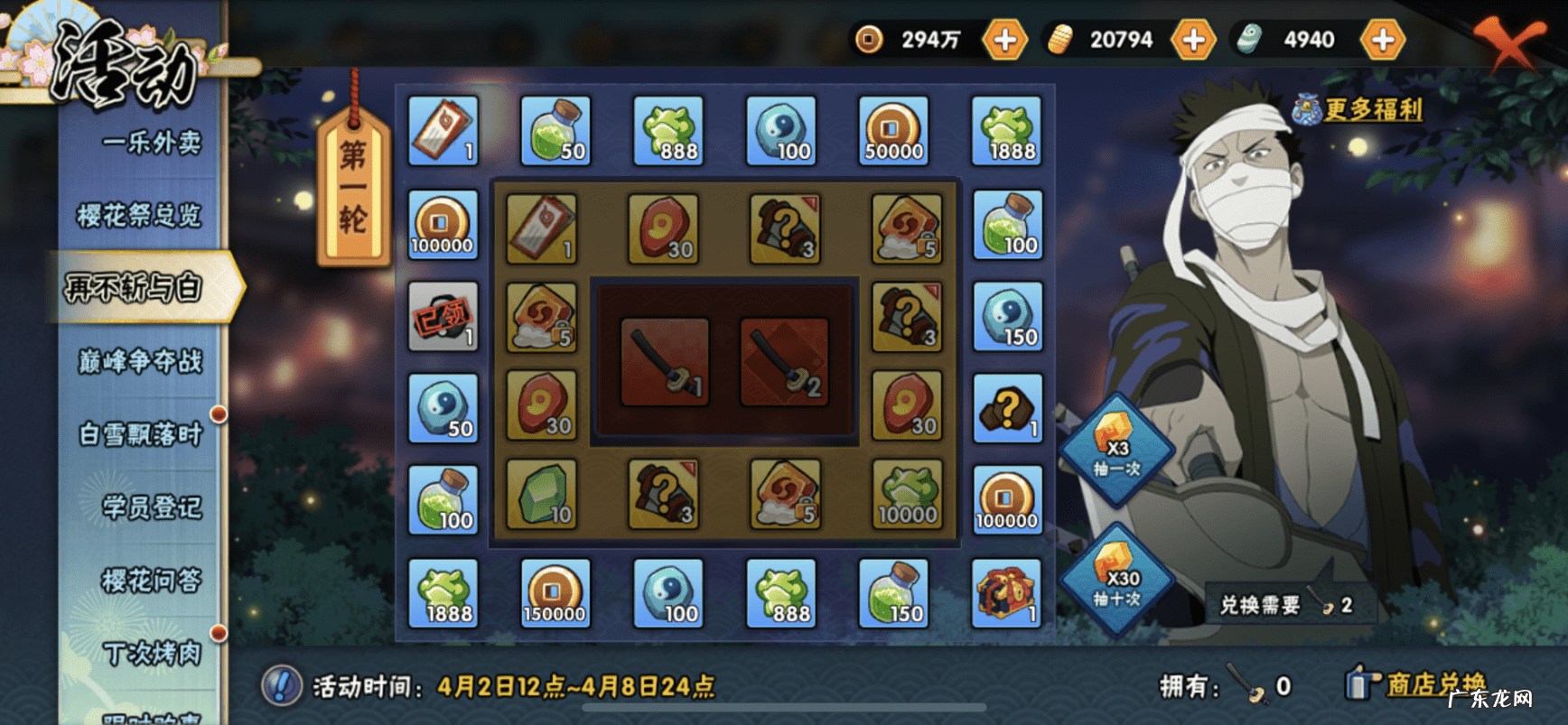Open the 丁次烤肉 event tab

click(x=151, y=653)
